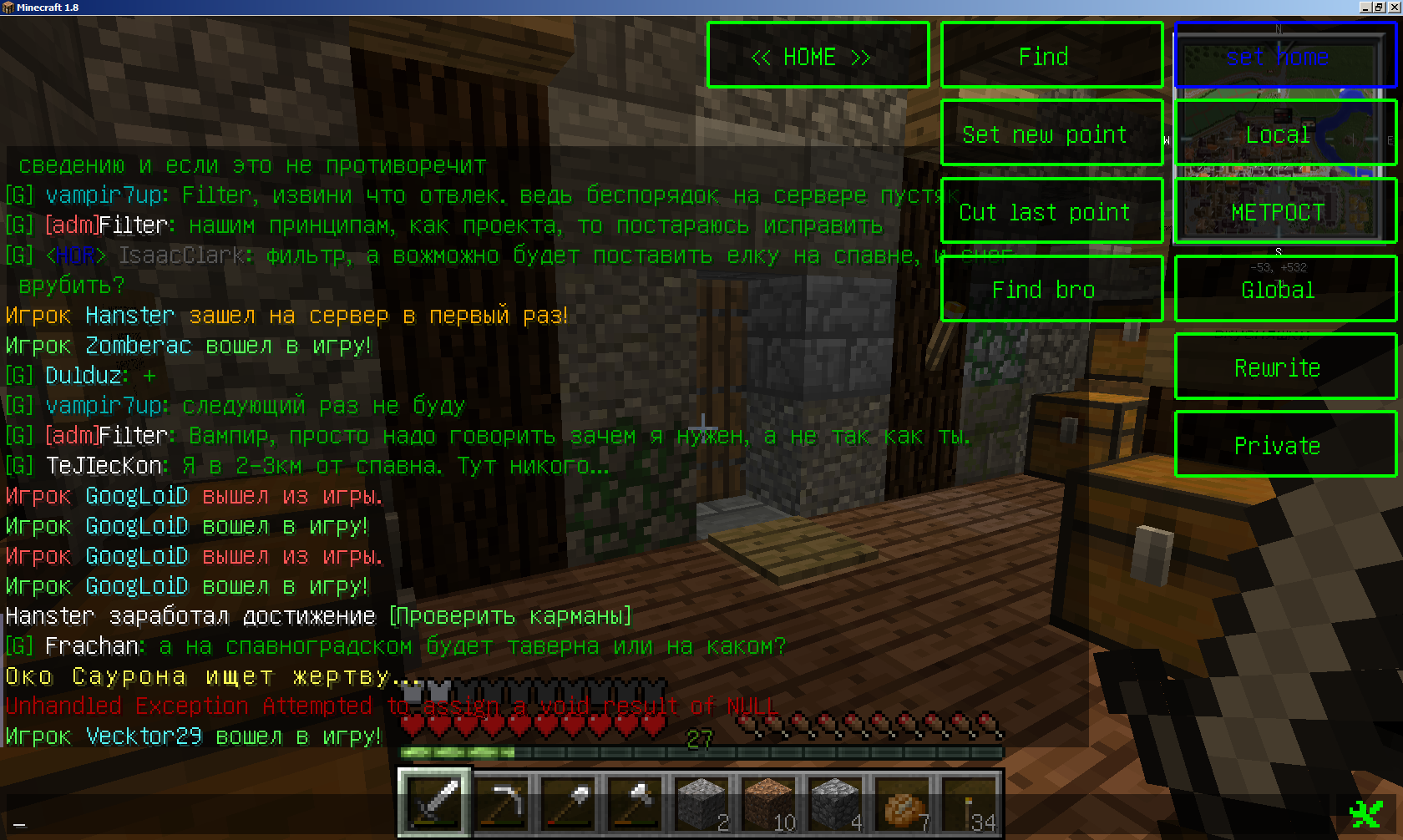Activate the blue set home button
Screen dimensions: 1403x840
[x=1285, y=55]
